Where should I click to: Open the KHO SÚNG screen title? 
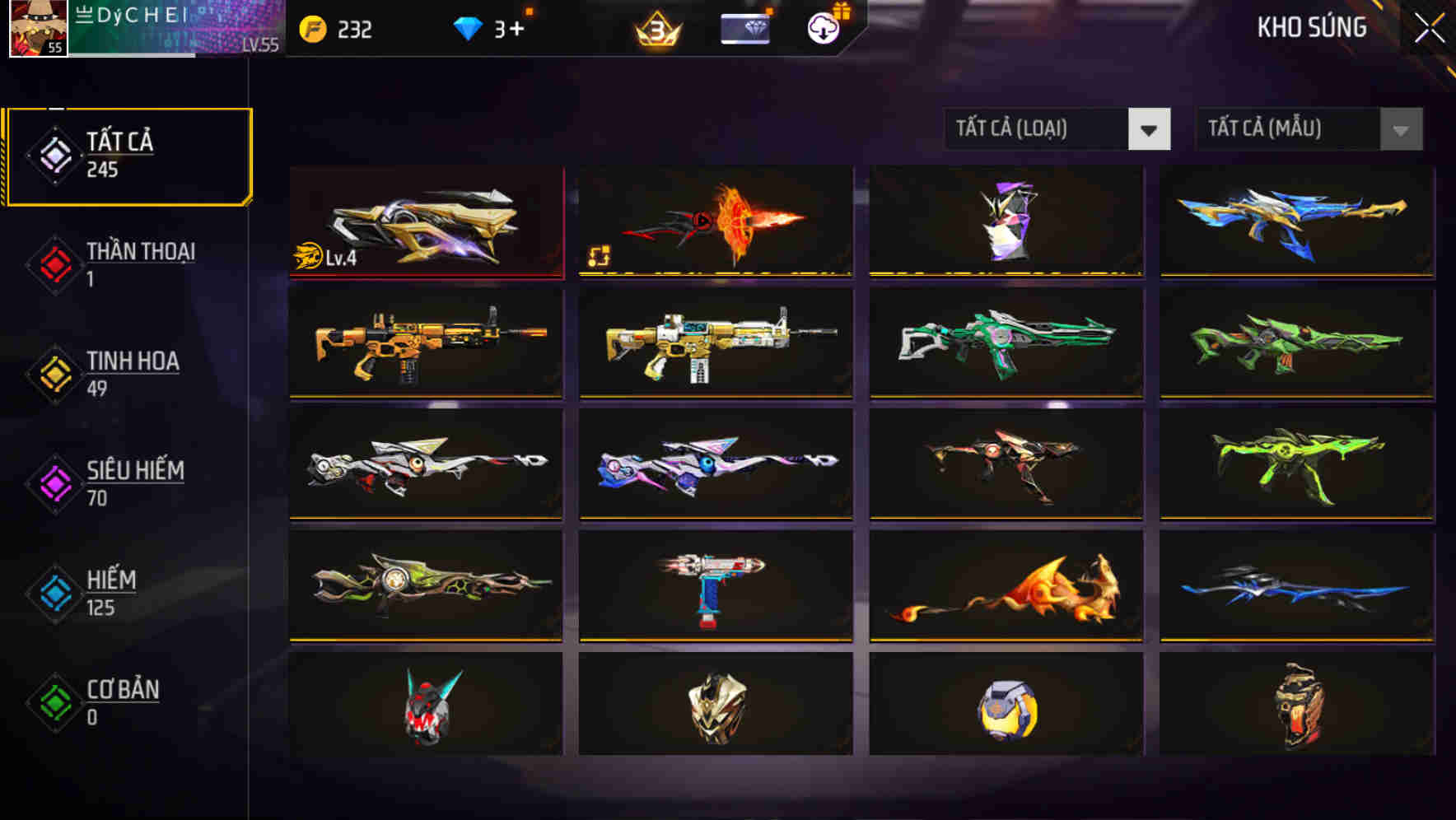tap(1311, 28)
